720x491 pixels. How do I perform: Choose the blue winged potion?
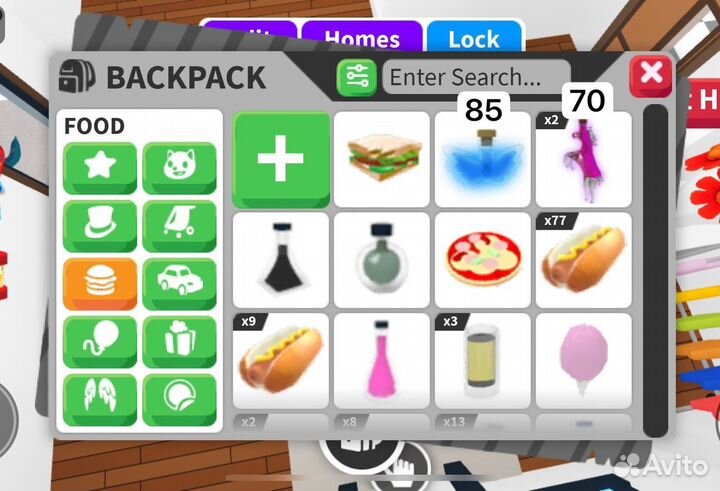click(x=482, y=161)
